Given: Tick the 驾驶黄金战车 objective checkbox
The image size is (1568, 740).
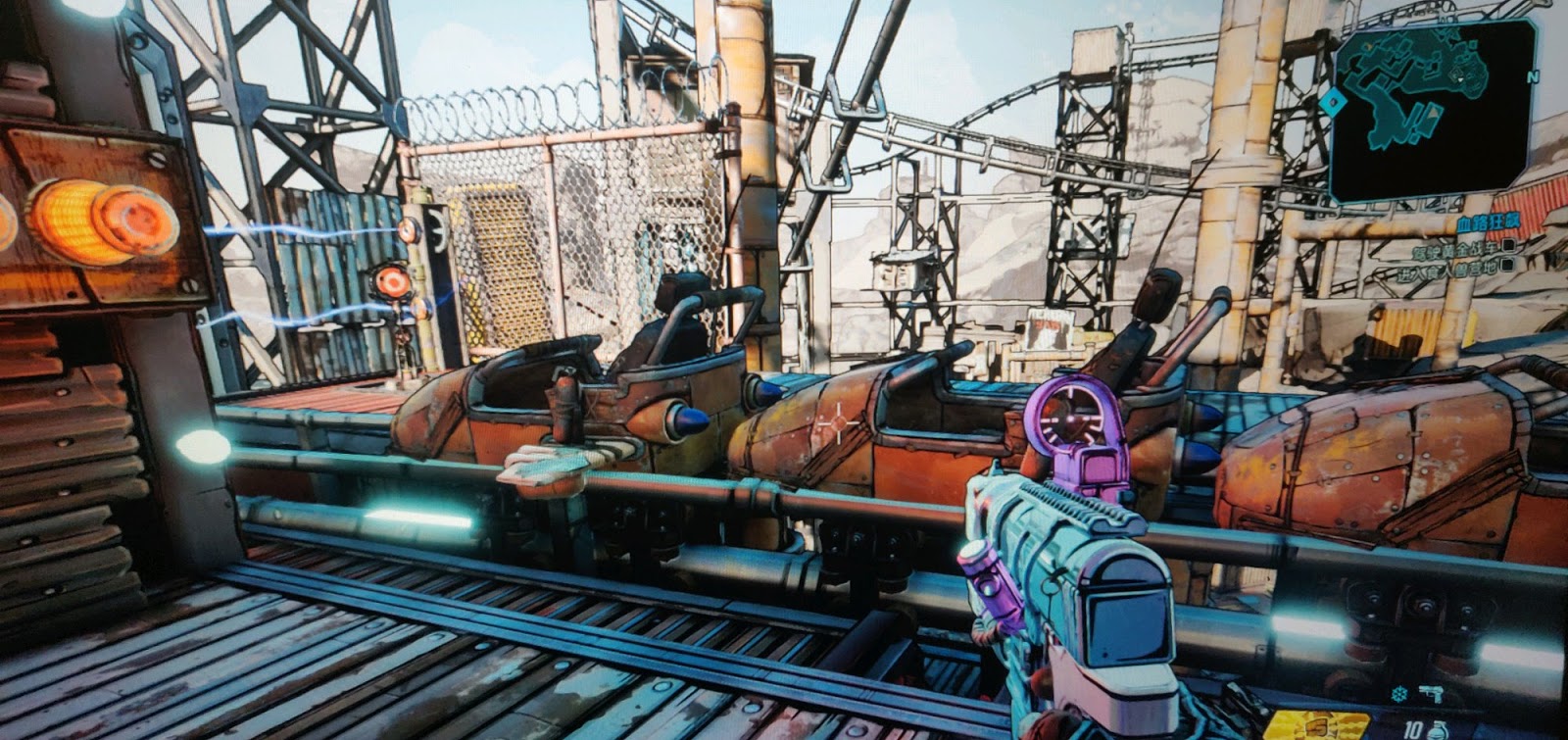Looking at the screenshot, I should pyautogui.click(x=1511, y=246).
